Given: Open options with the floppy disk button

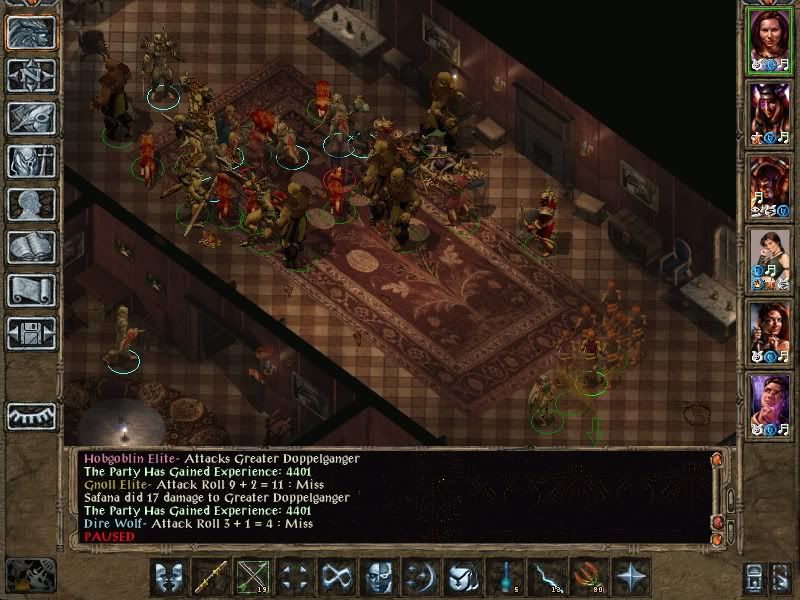Looking at the screenshot, I should (x=31, y=333).
